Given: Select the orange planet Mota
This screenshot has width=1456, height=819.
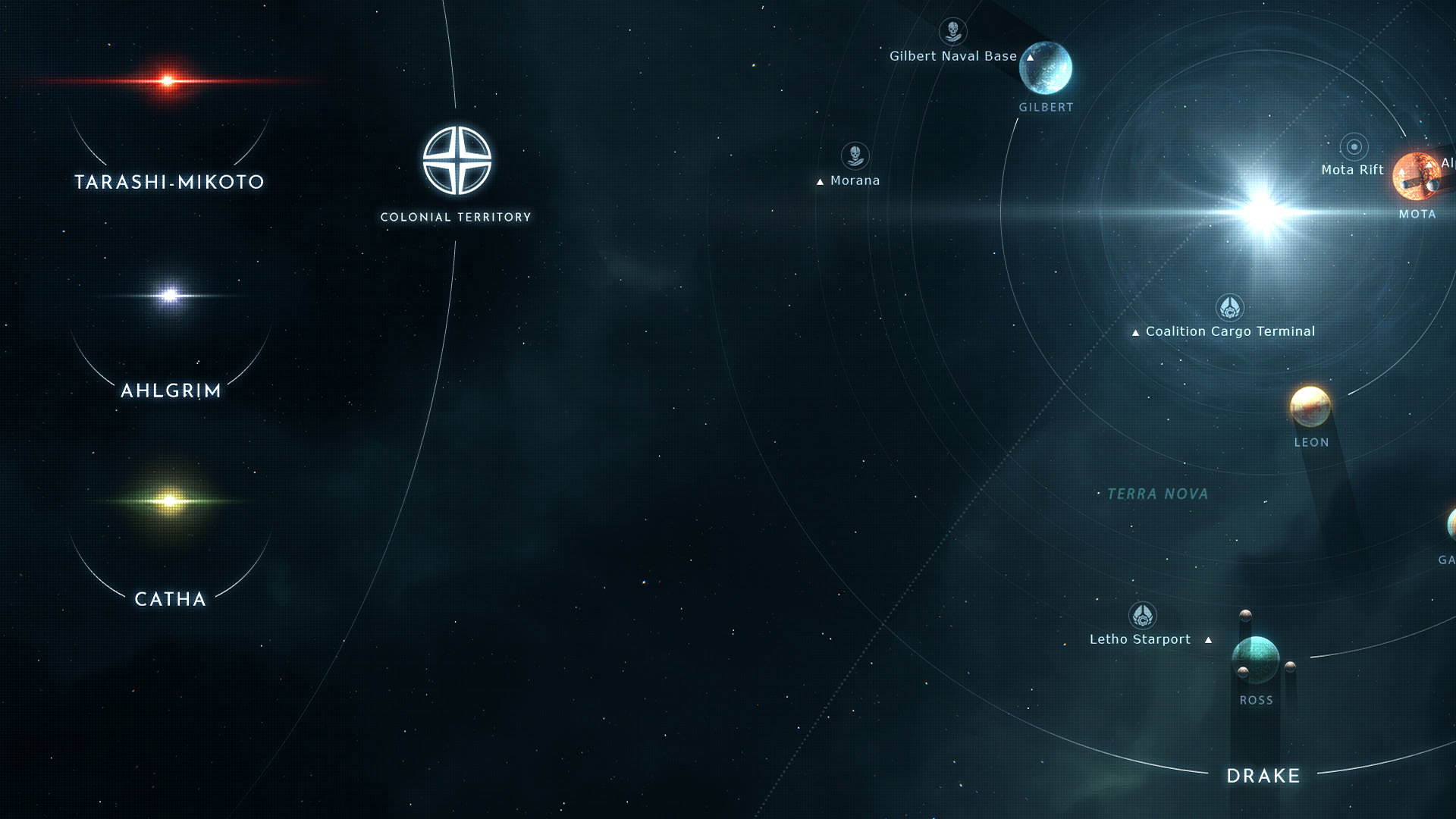Looking at the screenshot, I should pyautogui.click(x=1416, y=177).
